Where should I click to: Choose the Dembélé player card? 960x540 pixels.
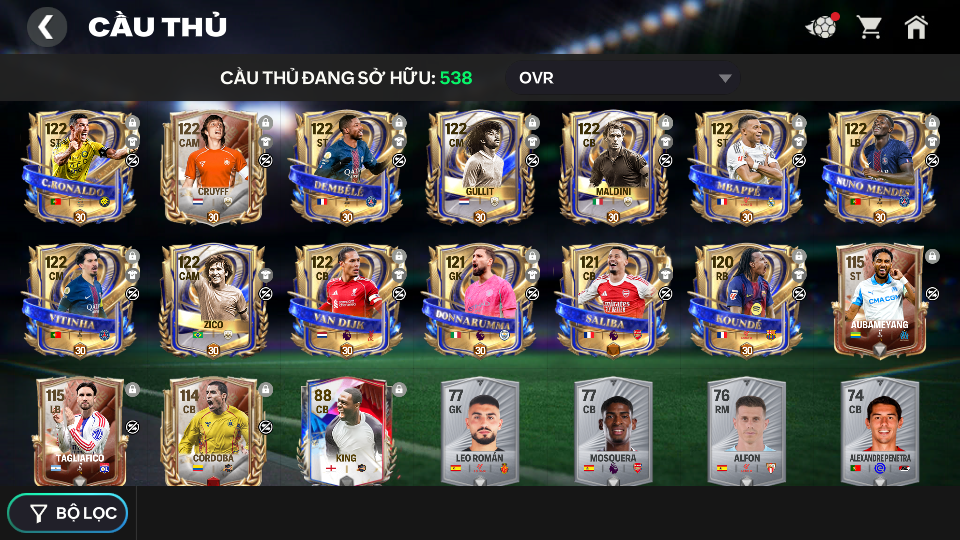pos(345,167)
